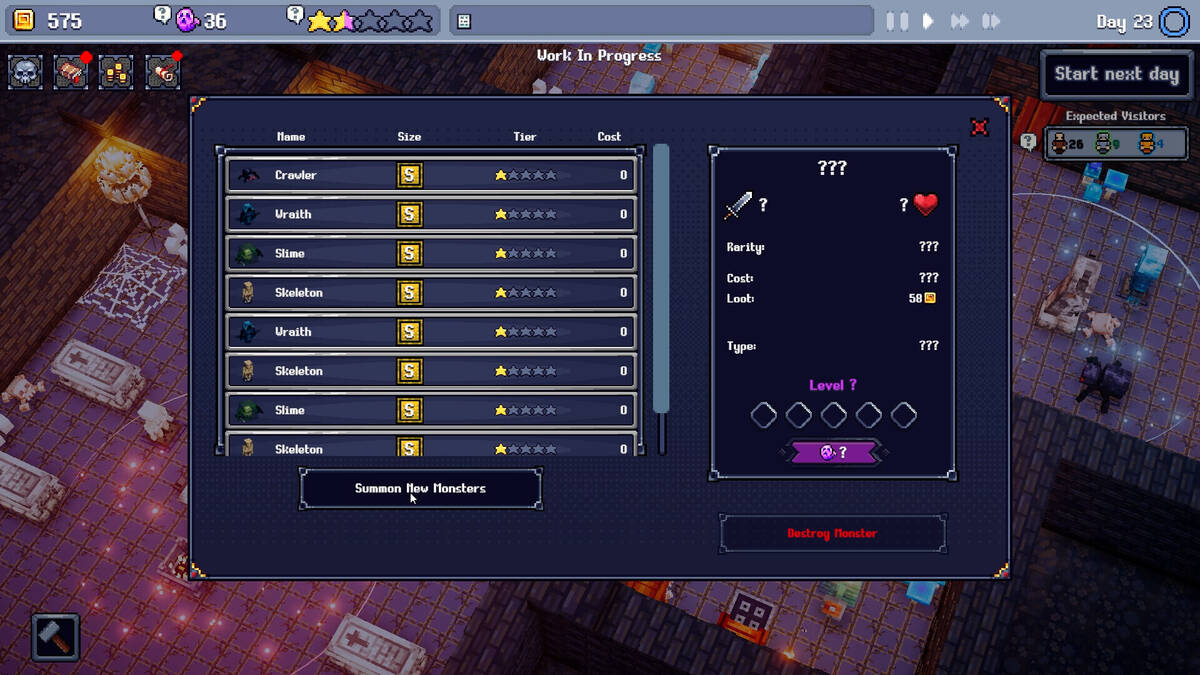Select the Crawler monster row
The height and width of the screenshot is (675, 1200).
tap(431, 175)
